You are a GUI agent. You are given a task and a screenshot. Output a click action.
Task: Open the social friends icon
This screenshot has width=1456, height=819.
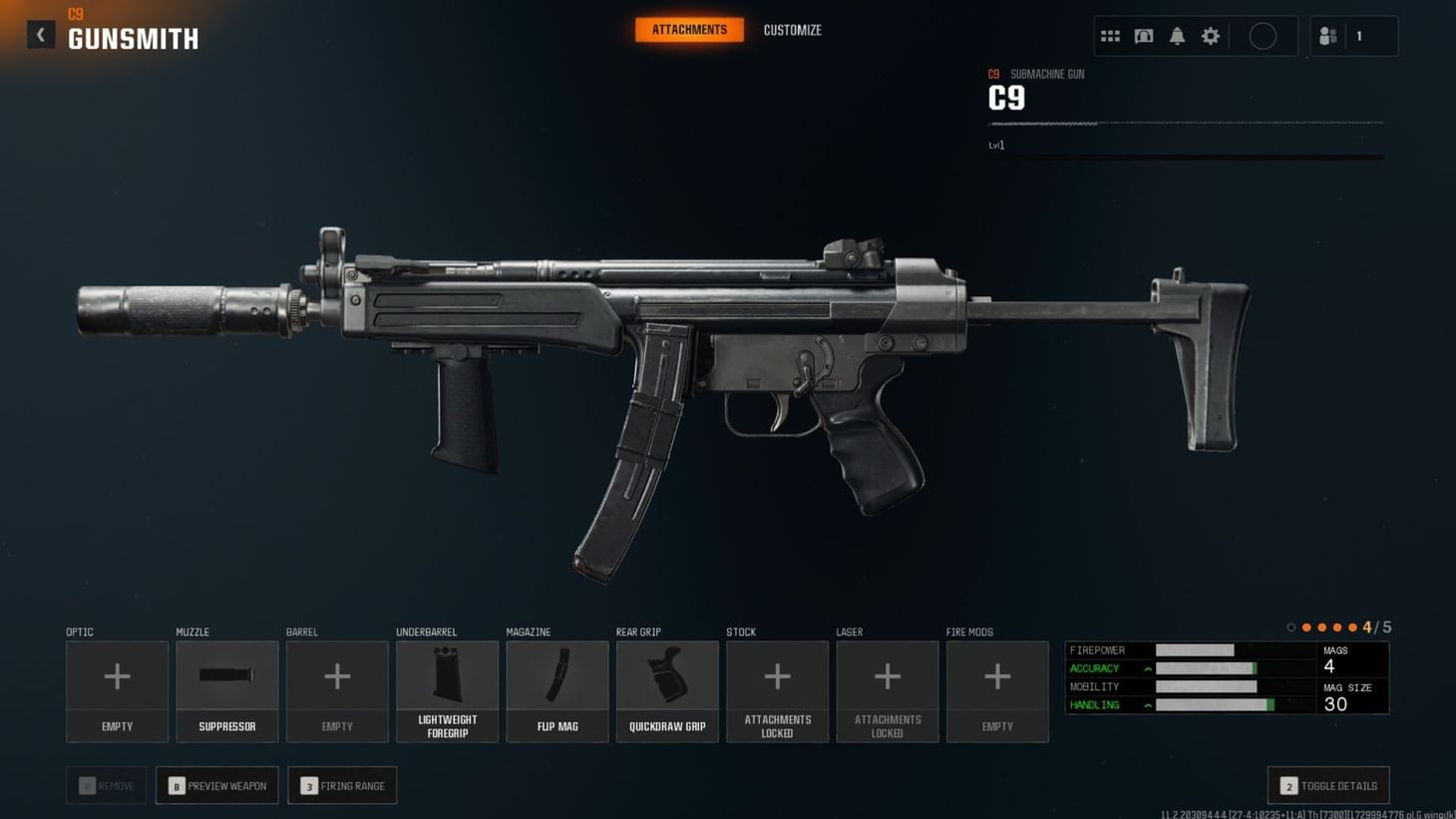pyautogui.click(x=1326, y=35)
